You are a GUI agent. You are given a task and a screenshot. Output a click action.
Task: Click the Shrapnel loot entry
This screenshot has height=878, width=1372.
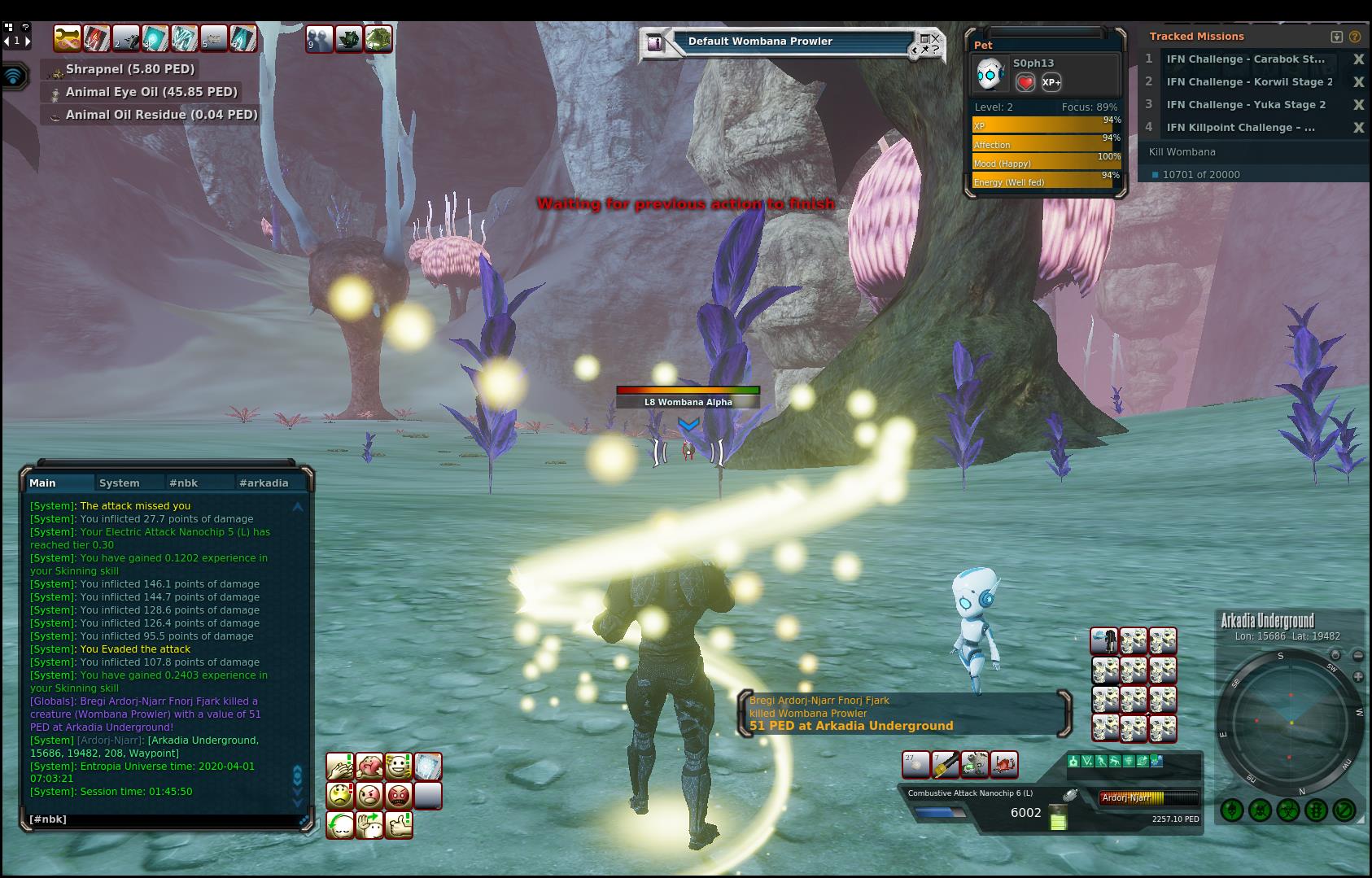click(x=130, y=70)
